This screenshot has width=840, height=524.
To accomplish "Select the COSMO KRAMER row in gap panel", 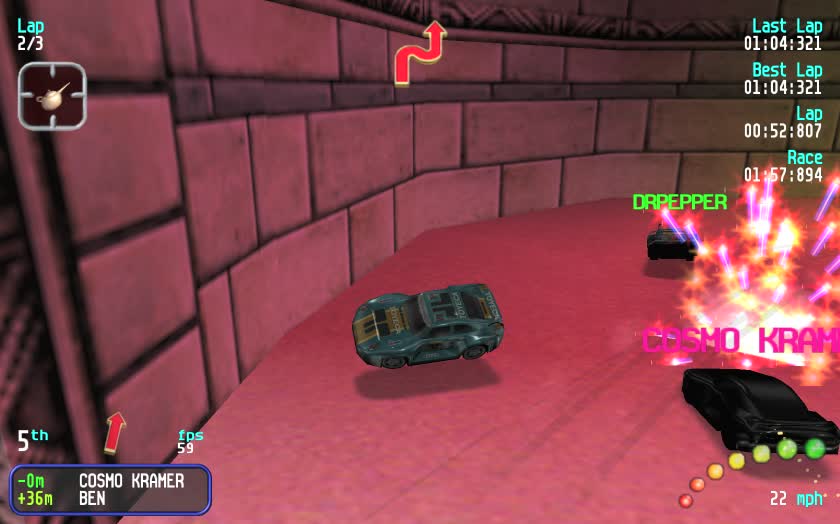I will [x=110, y=481].
